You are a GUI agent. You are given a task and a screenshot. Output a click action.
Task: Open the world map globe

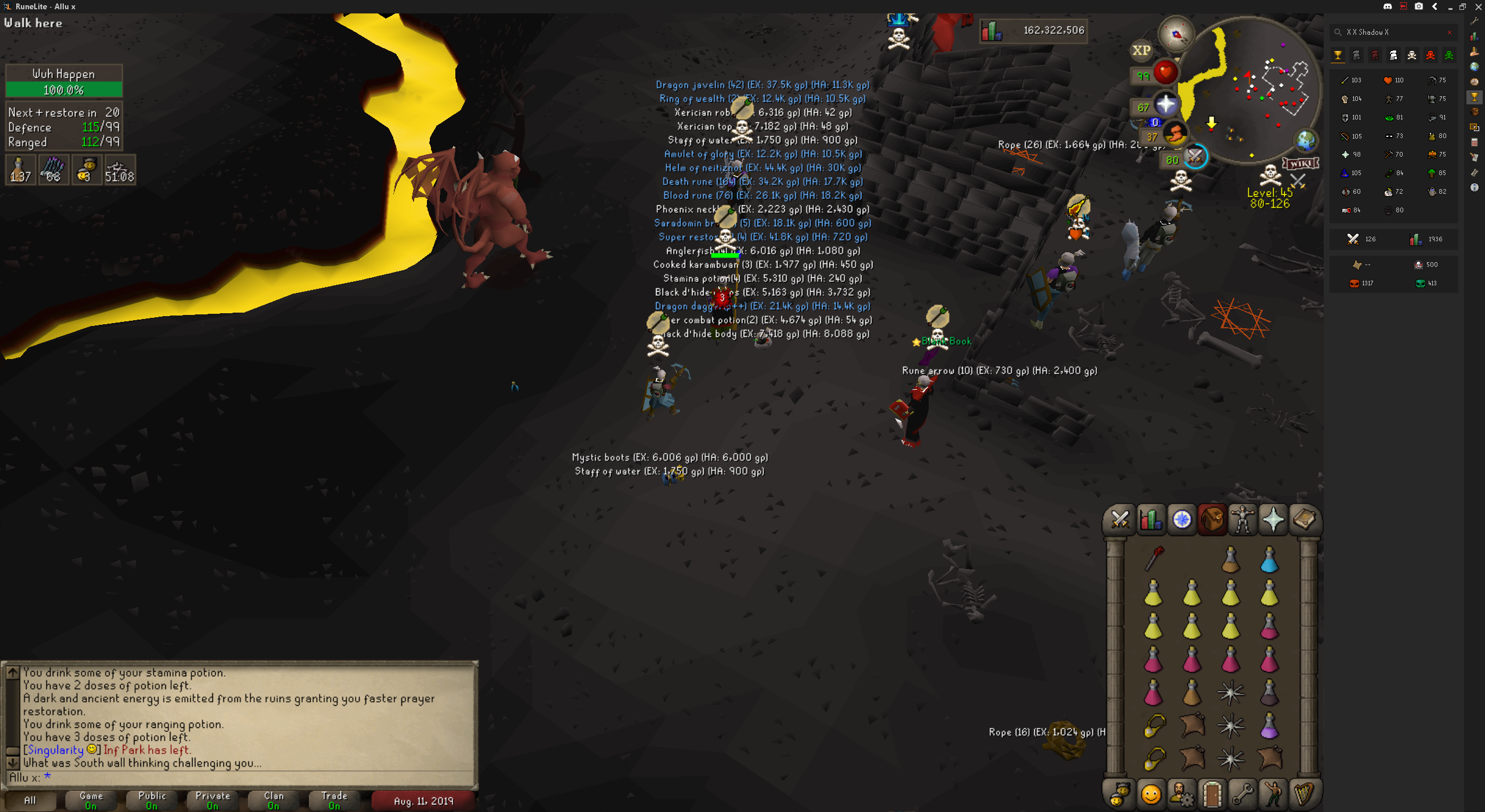[1305, 140]
